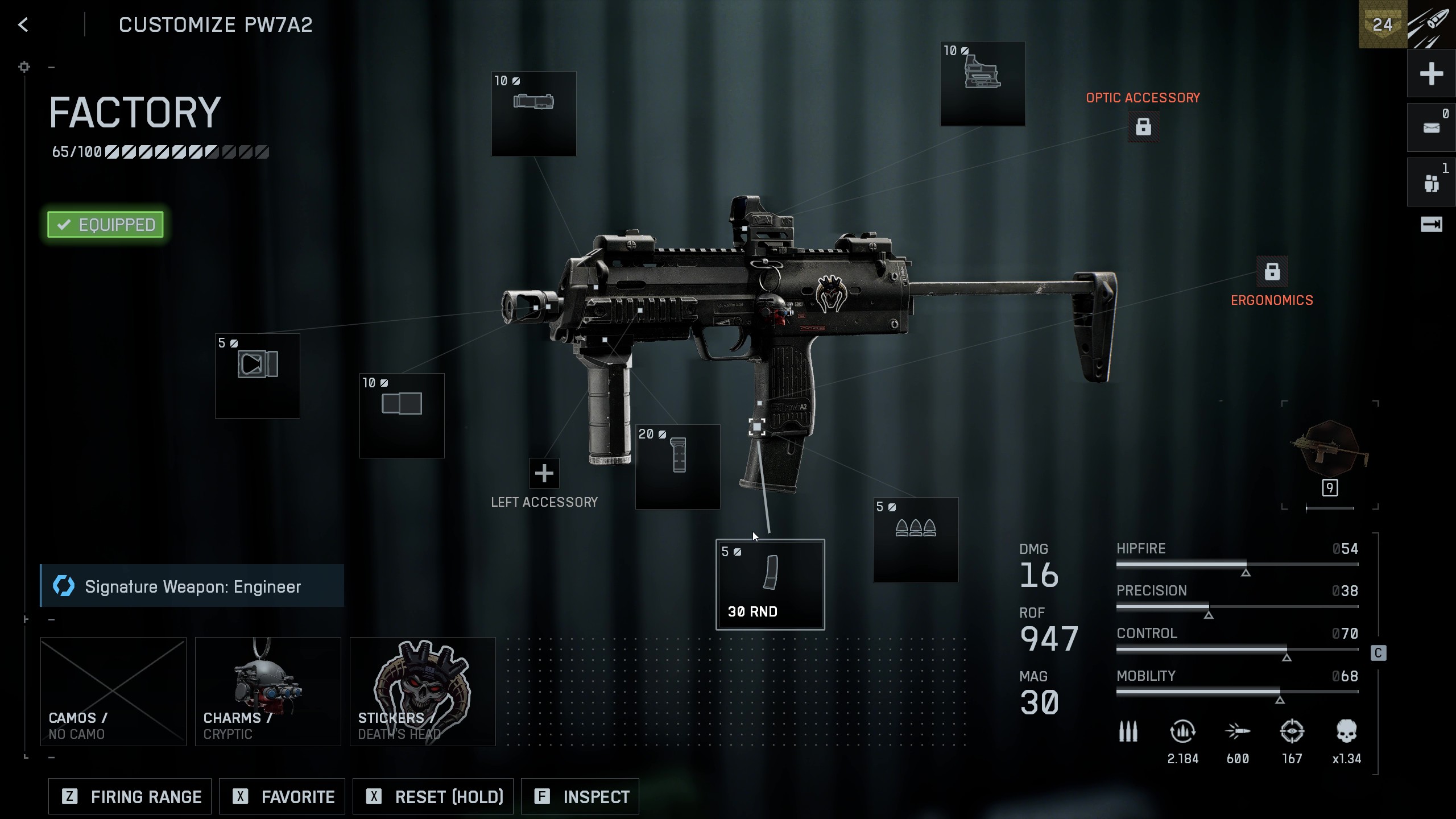Open the Charms tile showing Cryptic

268,691
